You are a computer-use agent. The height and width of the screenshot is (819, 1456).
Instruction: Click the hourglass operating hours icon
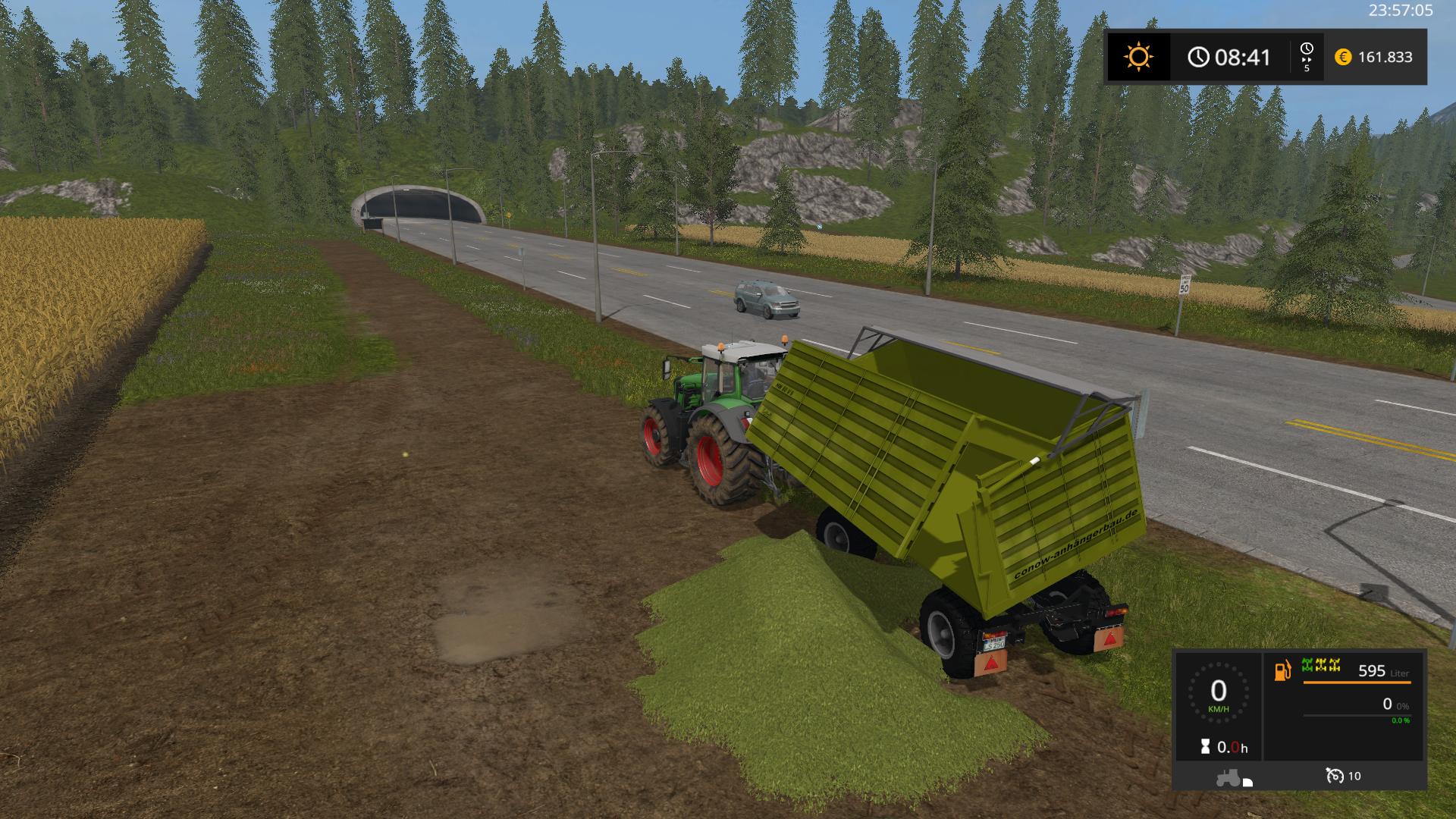coord(1205,747)
